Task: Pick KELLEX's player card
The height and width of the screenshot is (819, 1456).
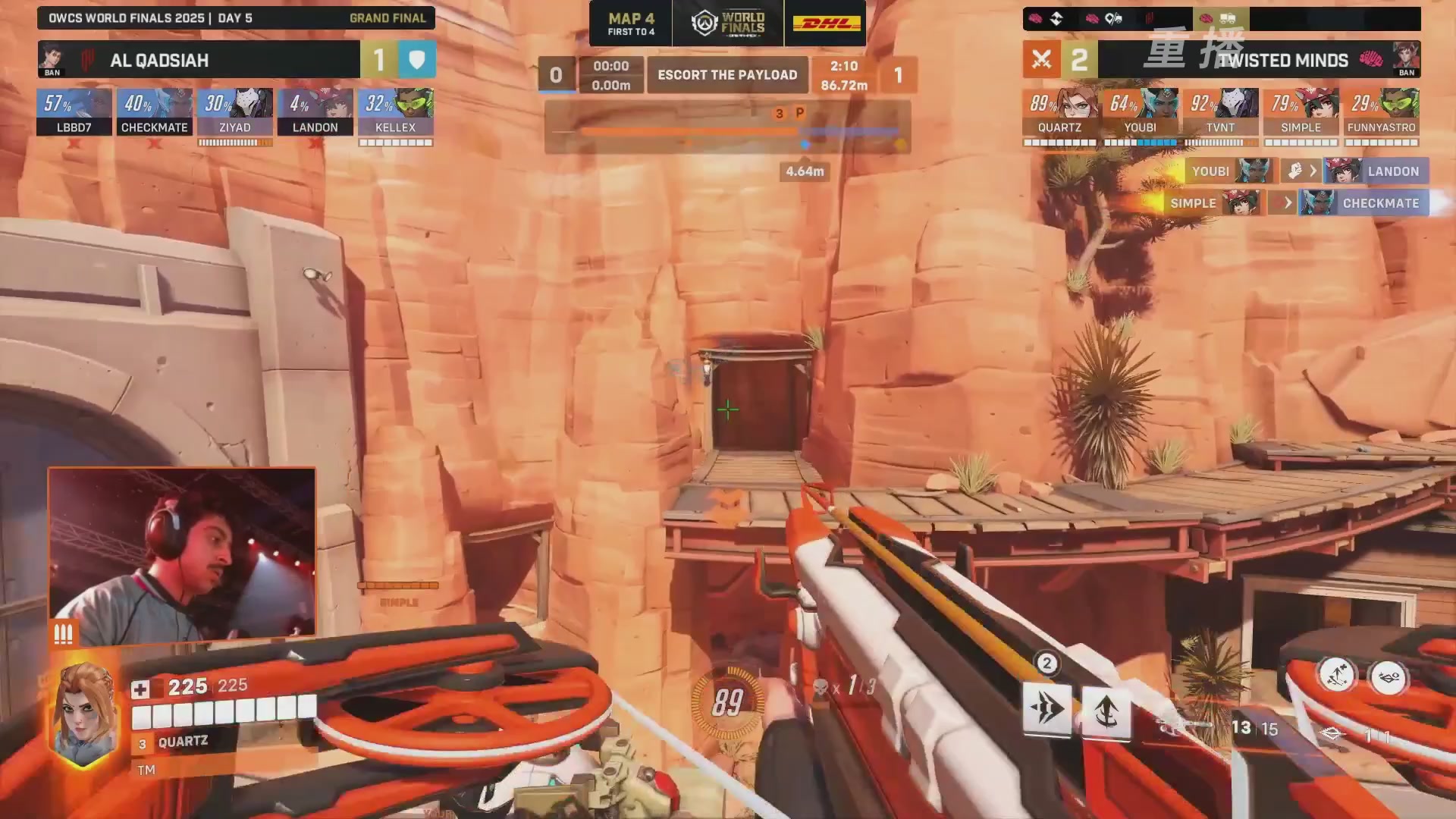Action: point(396,111)
